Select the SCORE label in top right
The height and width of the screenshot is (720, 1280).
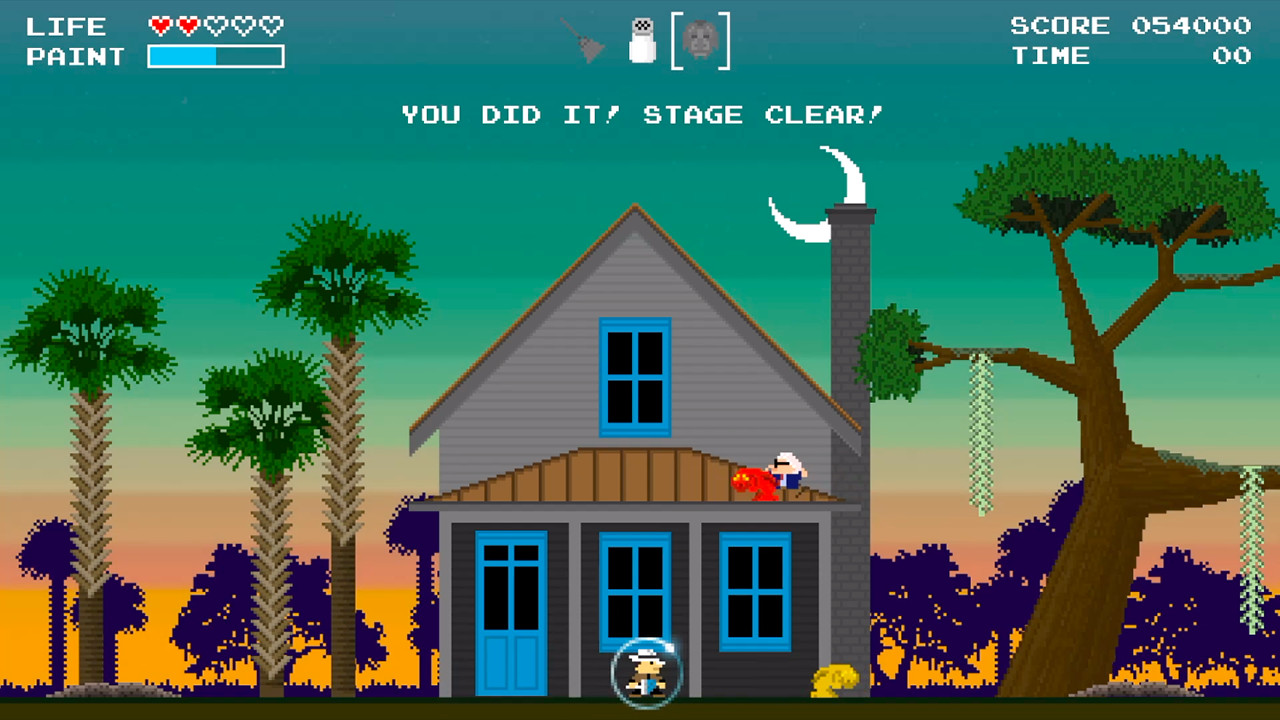[x=1059, y=26]
